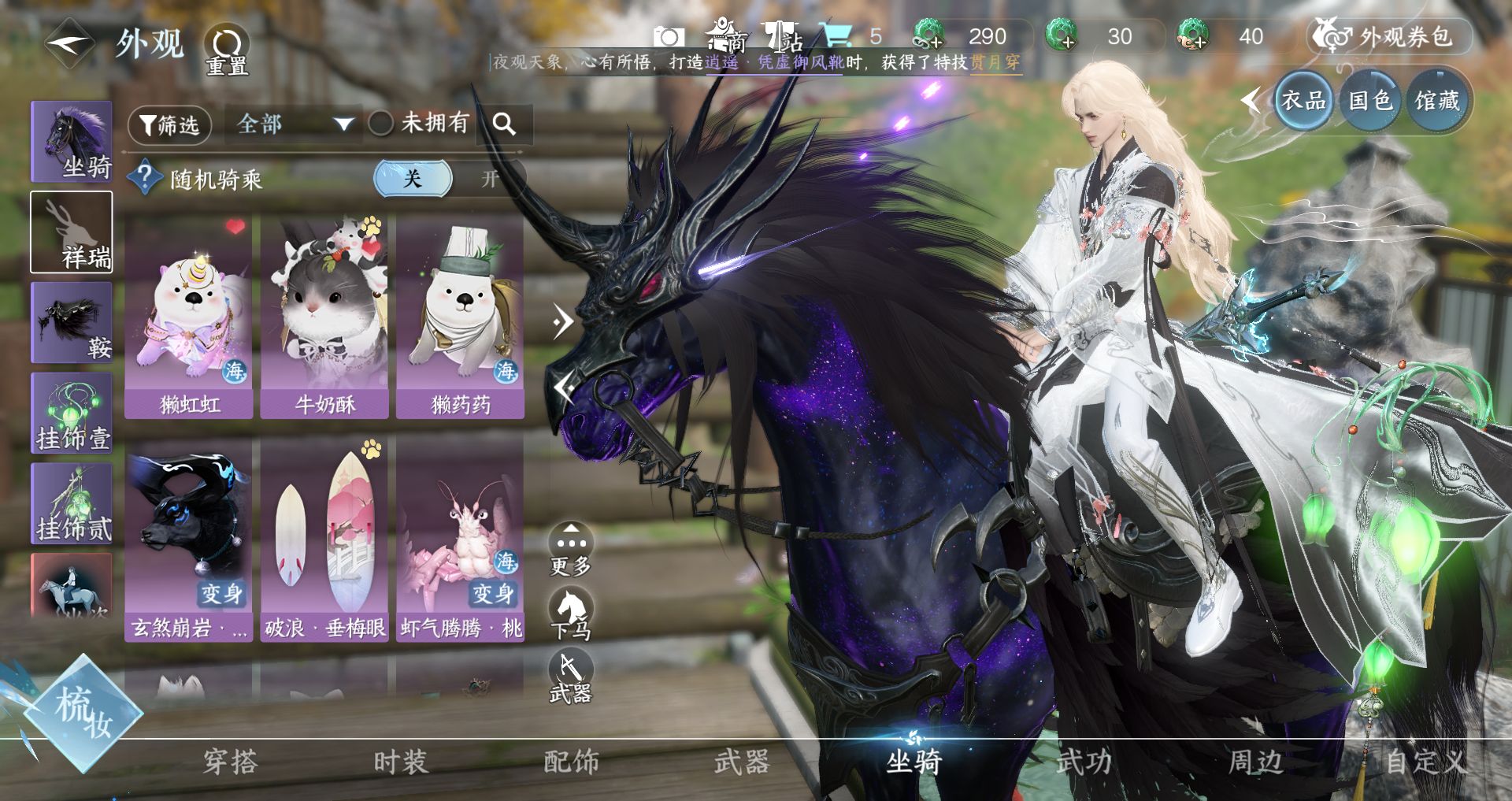The image size is (1512, 801).
Task: Pick the 獭药药 mount tile
Action: pos(461,317)
